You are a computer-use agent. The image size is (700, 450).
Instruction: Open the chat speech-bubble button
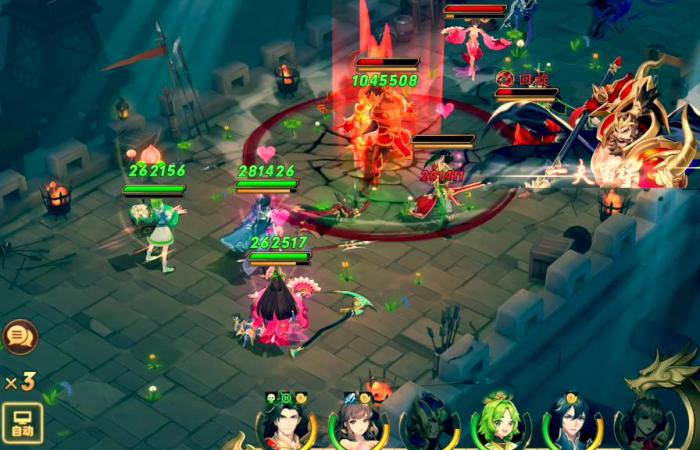(x=18, y=337)
